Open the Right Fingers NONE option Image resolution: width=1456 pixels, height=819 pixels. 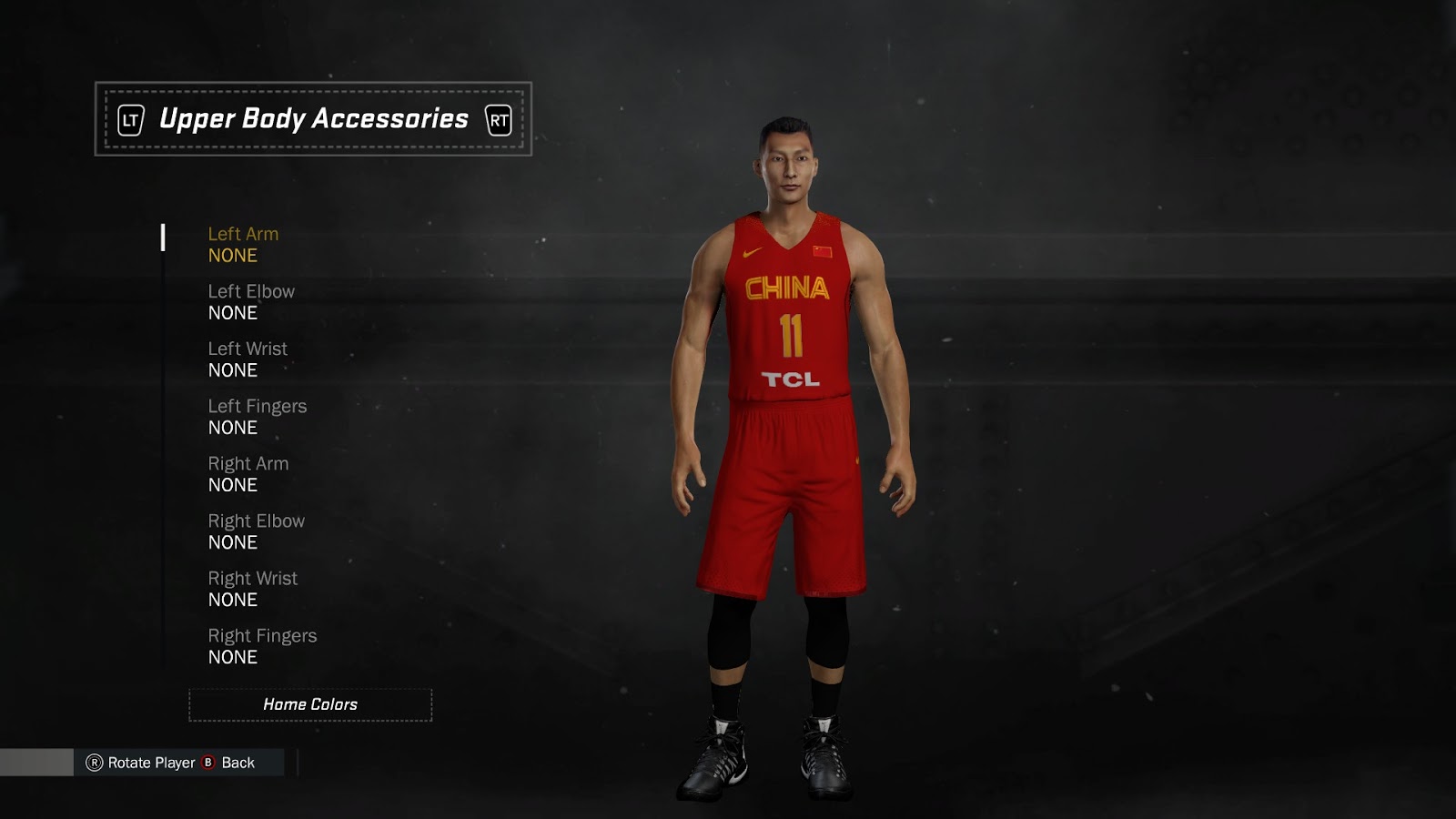(x=233, y=657)
